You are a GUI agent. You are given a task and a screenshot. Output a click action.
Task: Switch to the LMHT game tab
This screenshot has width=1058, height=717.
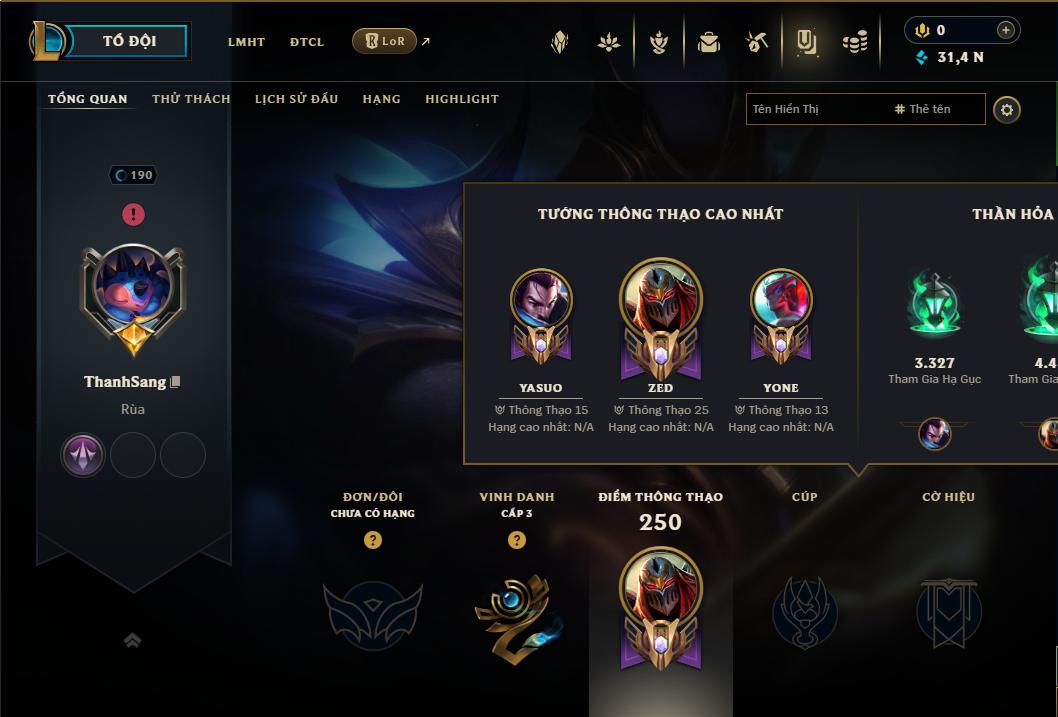point(246,42)
